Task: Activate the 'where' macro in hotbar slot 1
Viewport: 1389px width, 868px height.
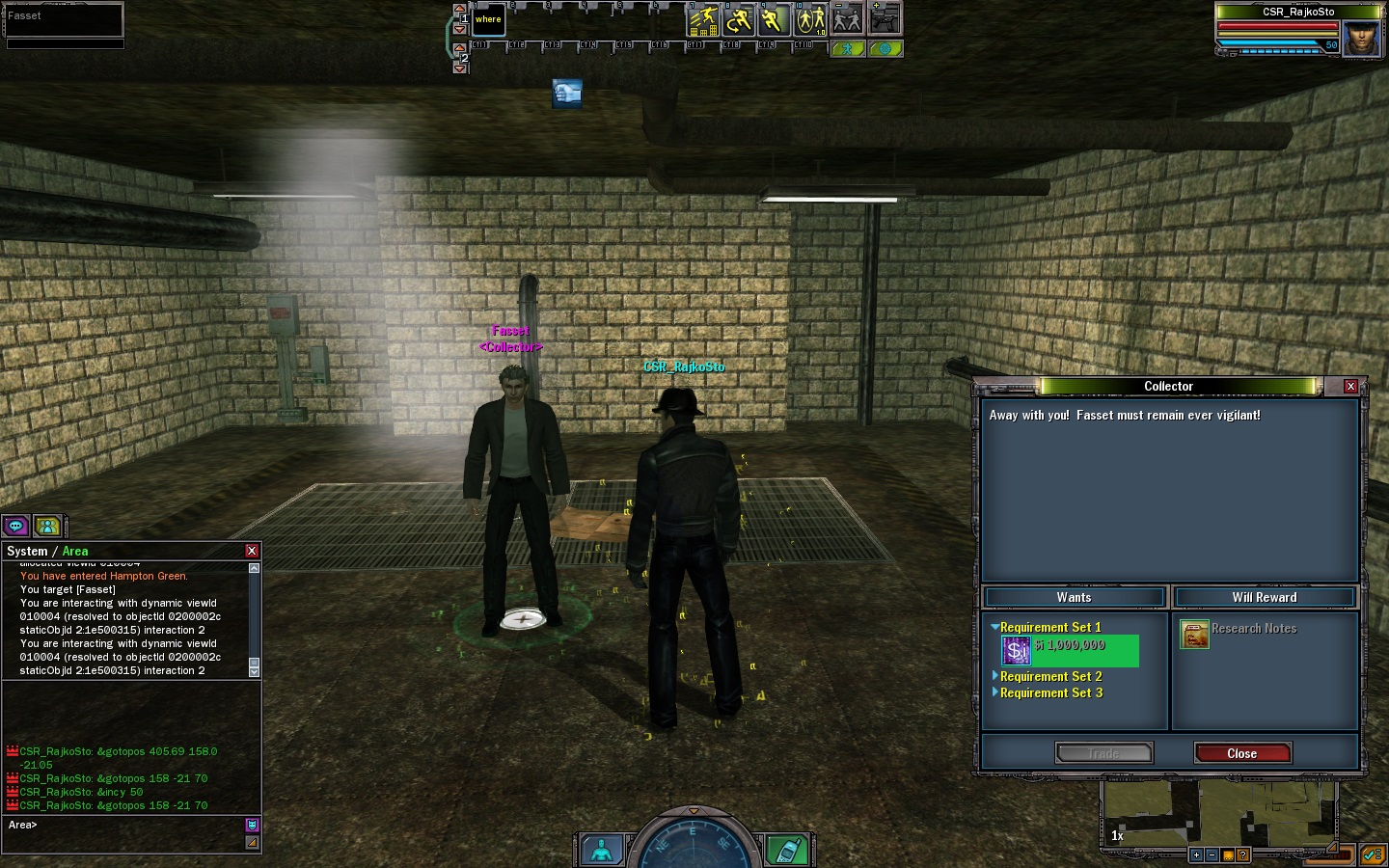Action: coord(488,20)
